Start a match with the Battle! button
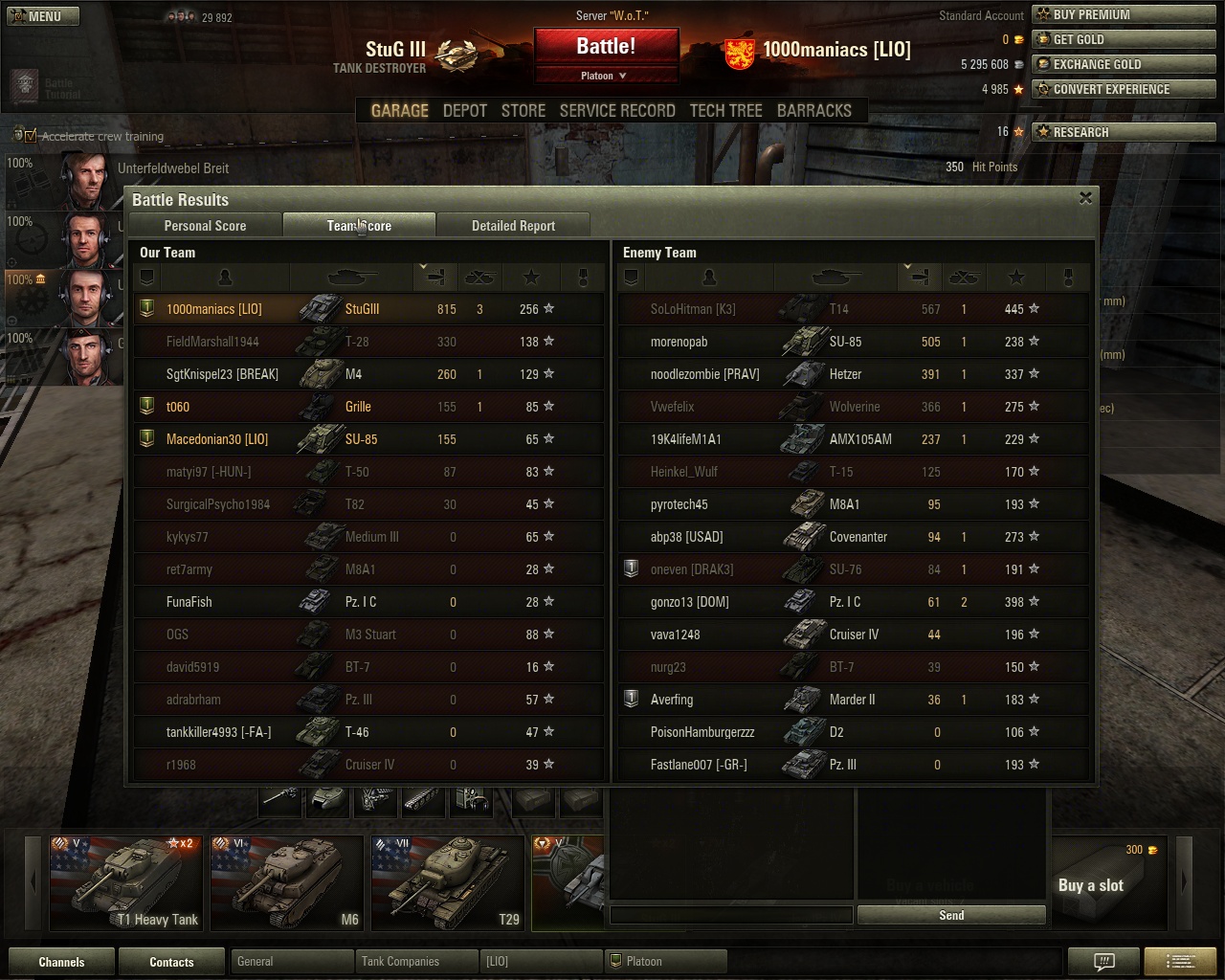Screen dimensions: 1225x980 [x=606, y=47]
